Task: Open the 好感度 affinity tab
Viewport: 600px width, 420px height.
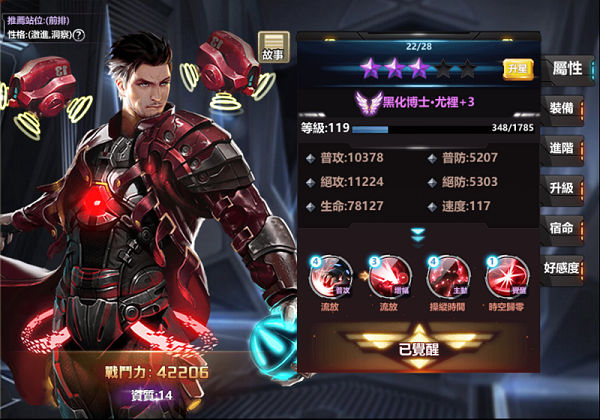Action: tap(562, 267)
